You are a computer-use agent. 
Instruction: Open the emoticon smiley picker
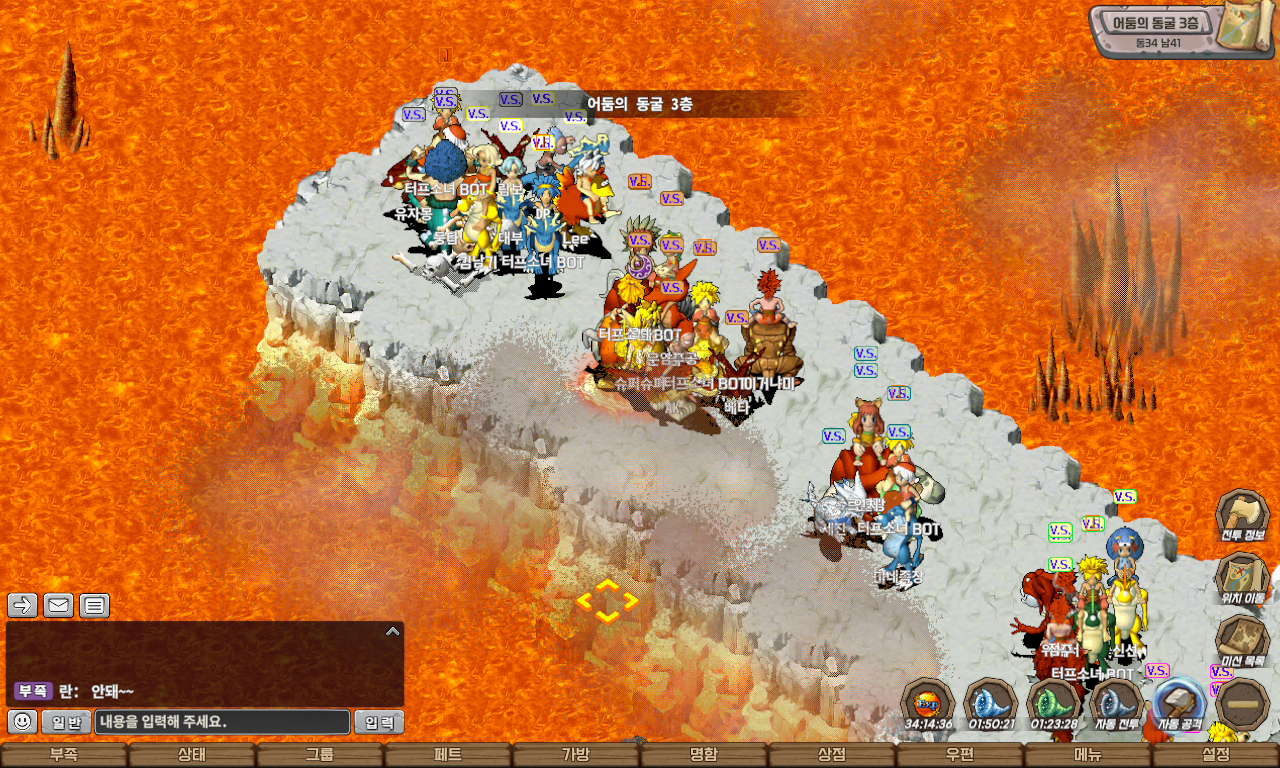[x=23, y=721]
